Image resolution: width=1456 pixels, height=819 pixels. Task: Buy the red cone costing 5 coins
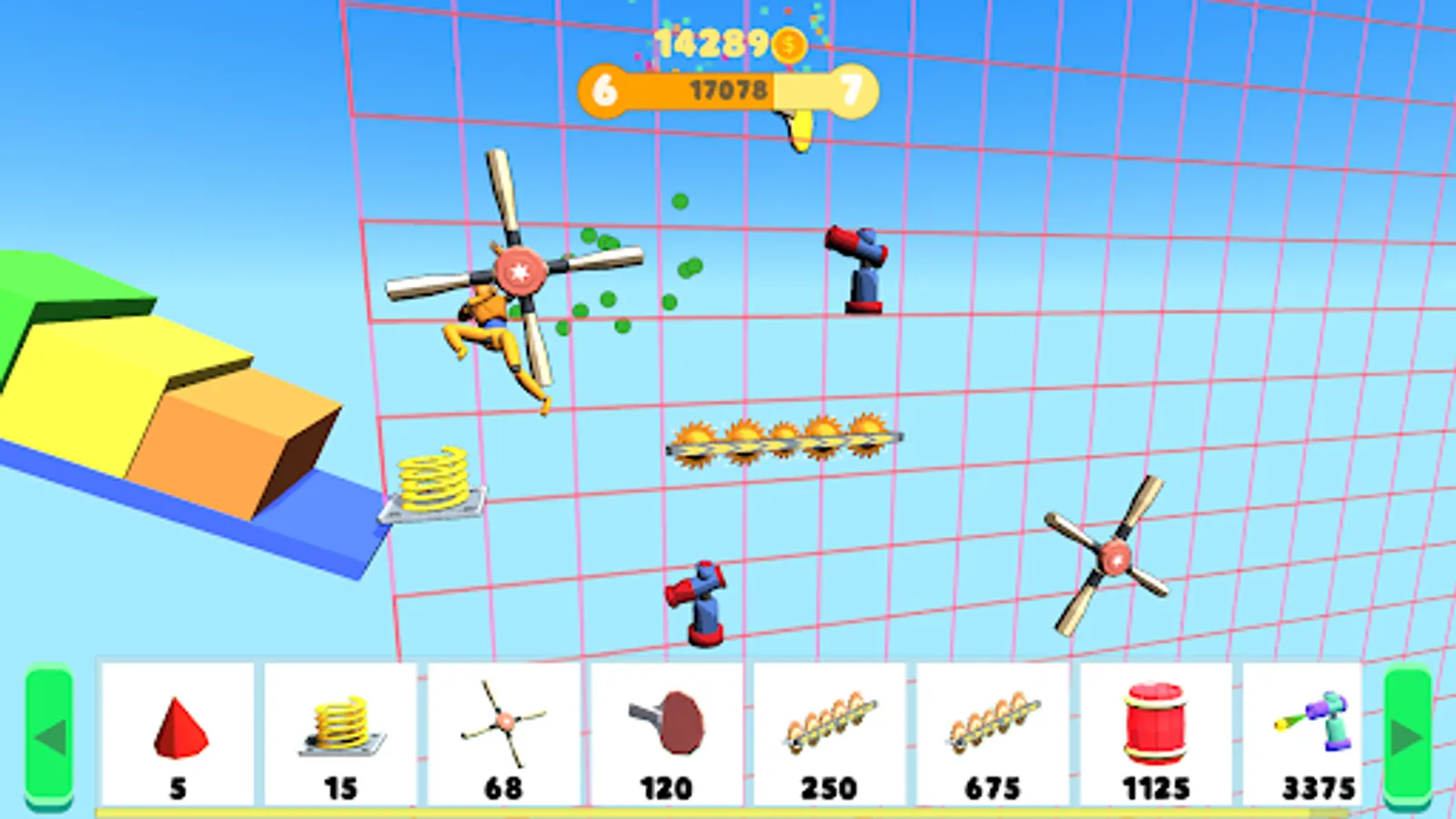pos(178,728)
